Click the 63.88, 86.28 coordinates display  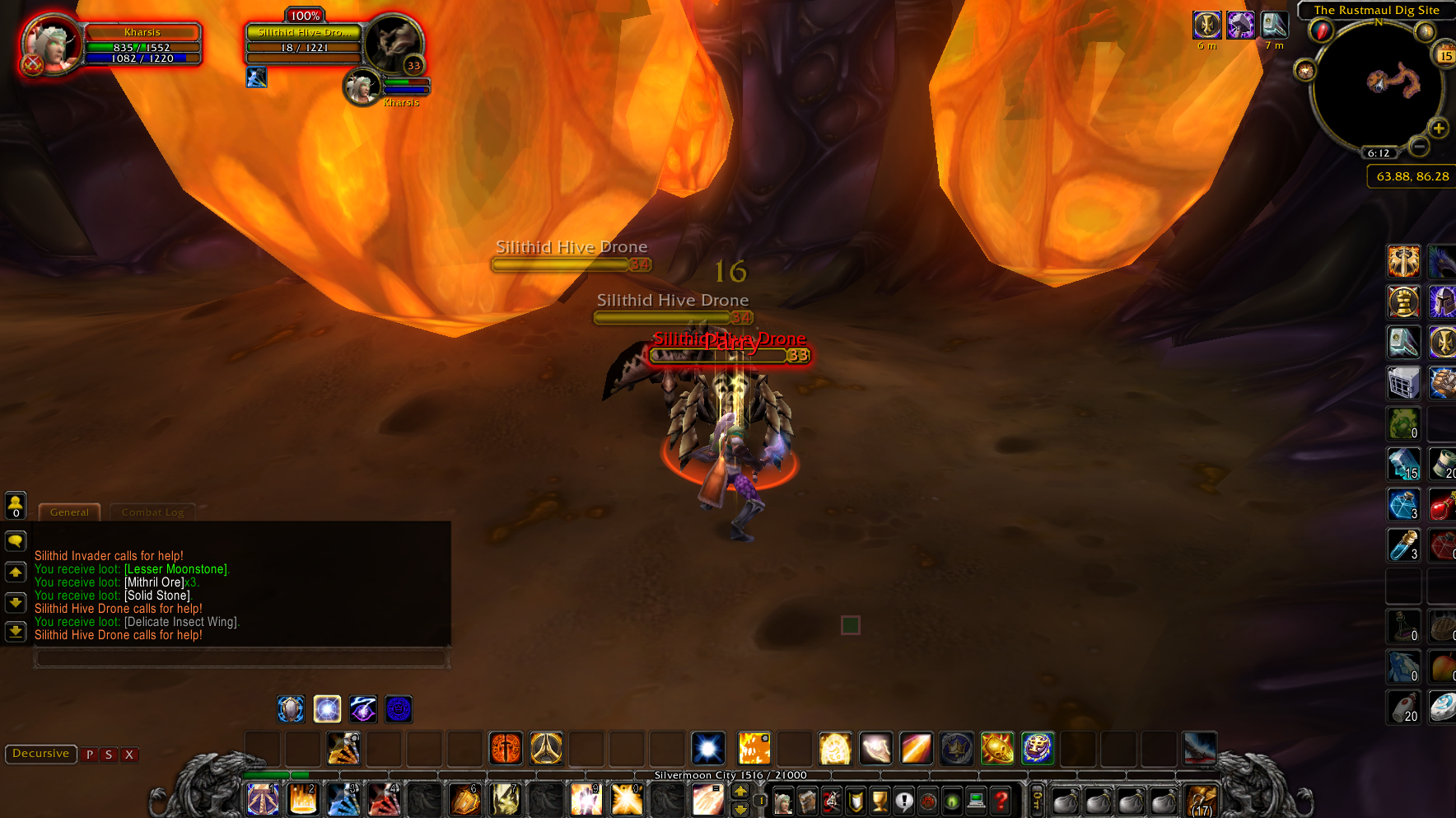click(x=1410, y=176)
